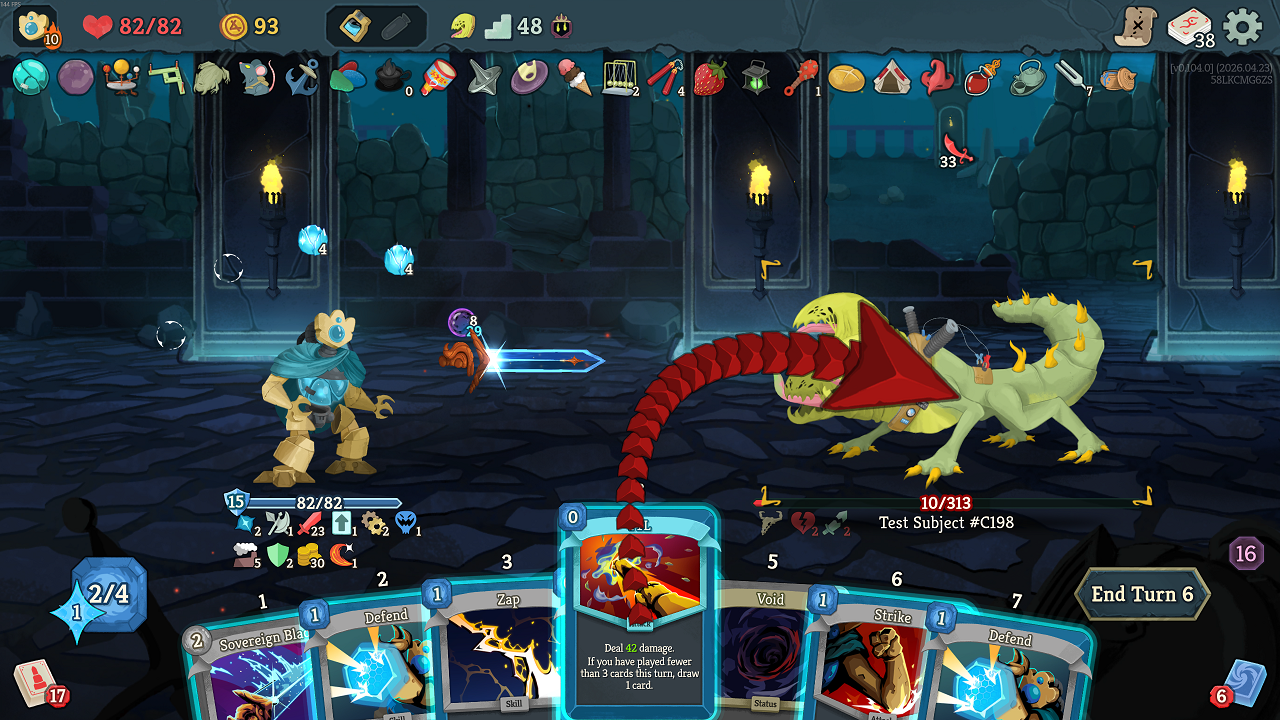This screenshot has height=720, width=1280.
Task: Click the End Turn button
Action: click(1142, 595)
